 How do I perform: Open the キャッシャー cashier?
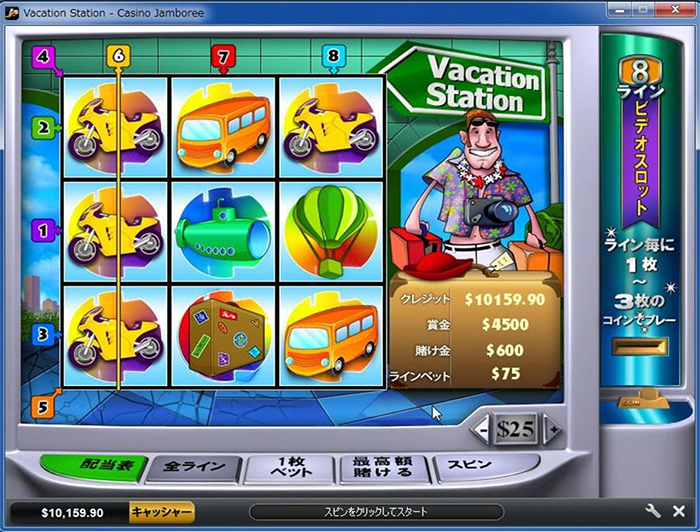[160, 512]
